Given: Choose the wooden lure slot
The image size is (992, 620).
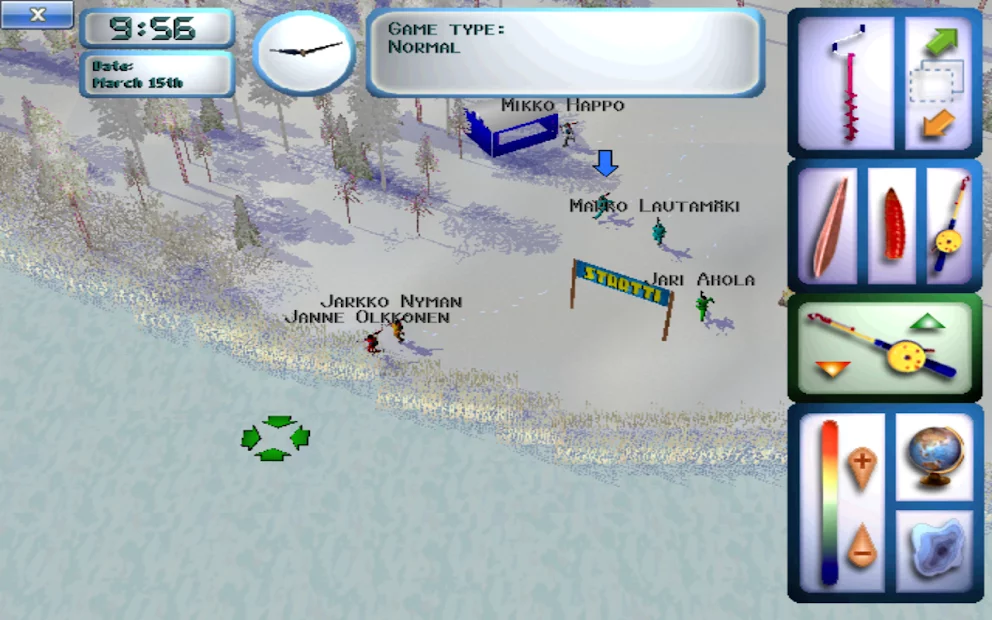Looking at the screenshot, I should click(x=830, y=226).
